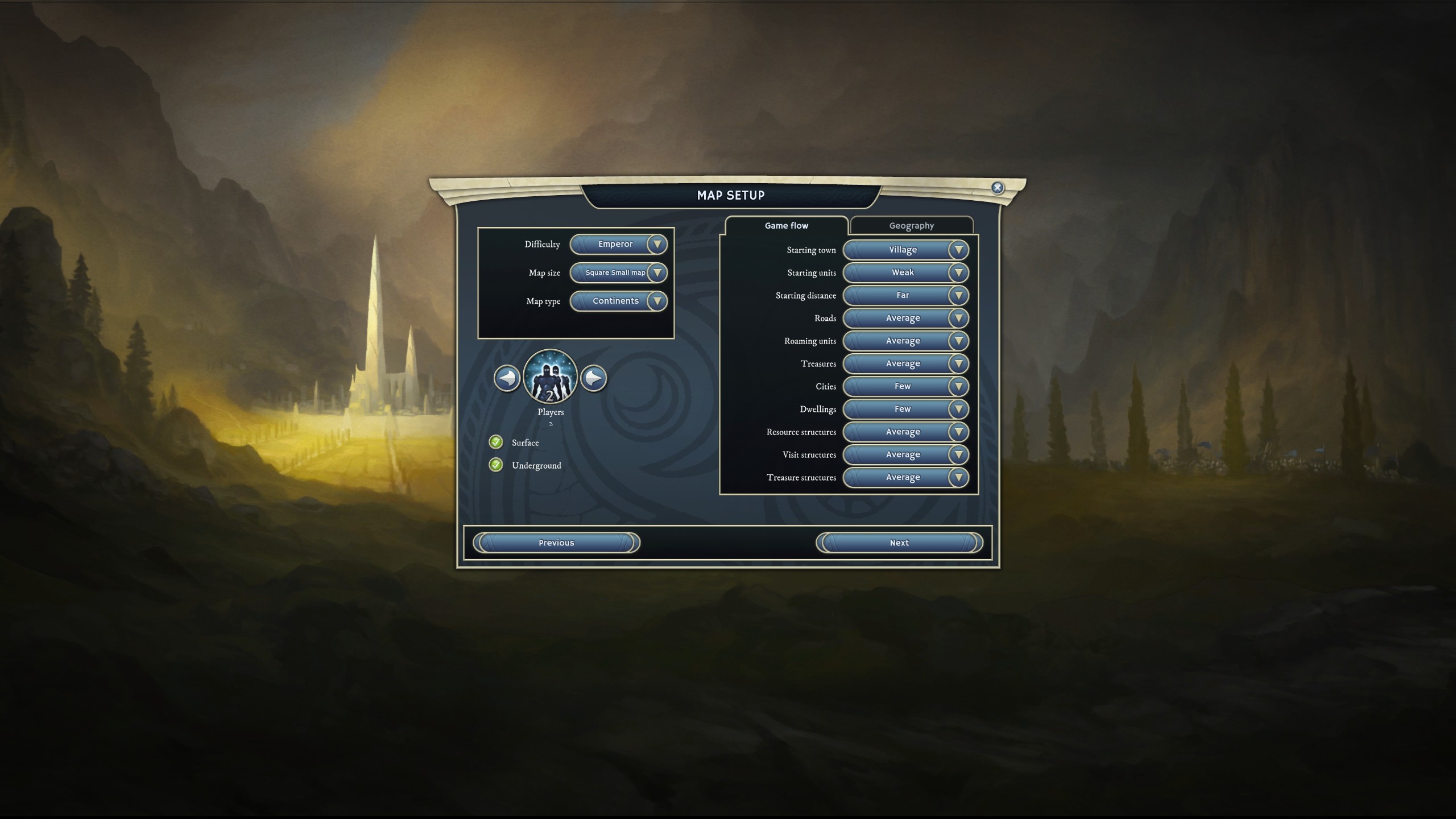Click the Next button
Screen dimensions: 1456x819
[899, 543]
